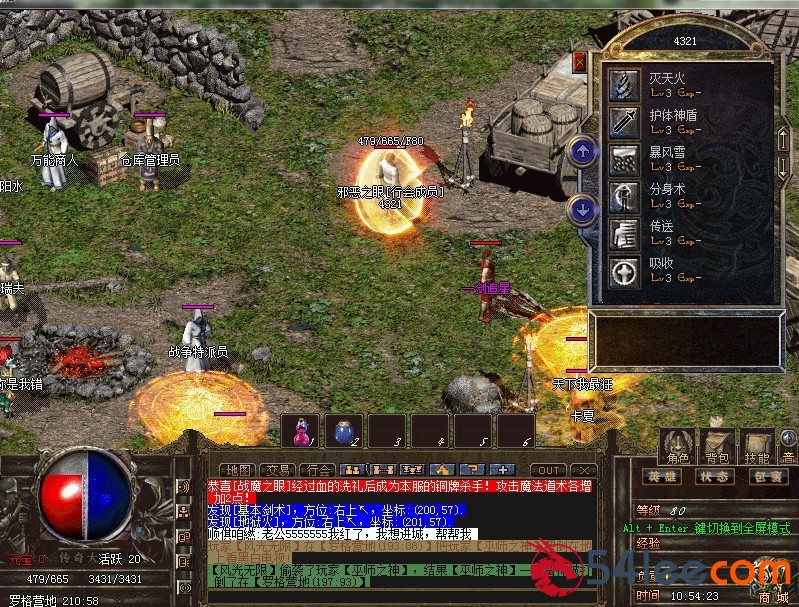Open the 交易 trade button

(x=277, y=469)
